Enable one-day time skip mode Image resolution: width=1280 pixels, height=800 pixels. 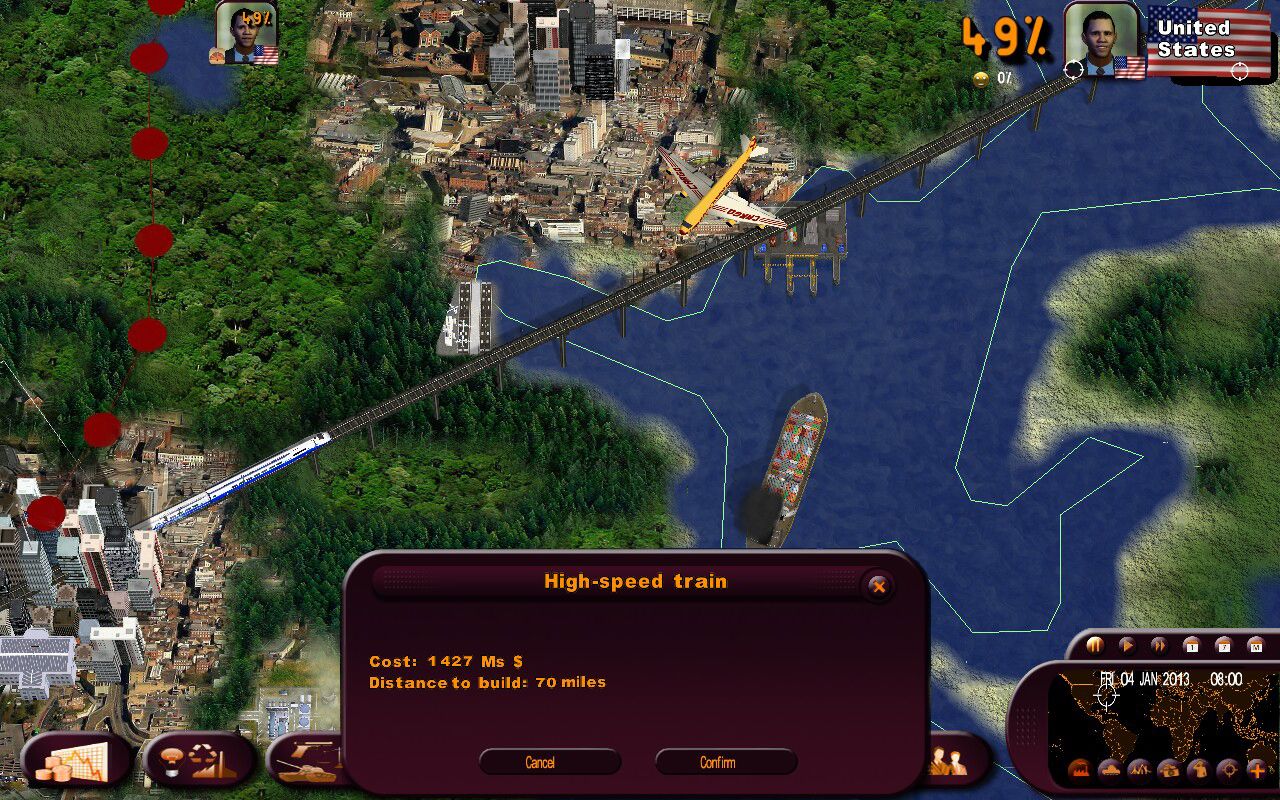point(1190,645)
